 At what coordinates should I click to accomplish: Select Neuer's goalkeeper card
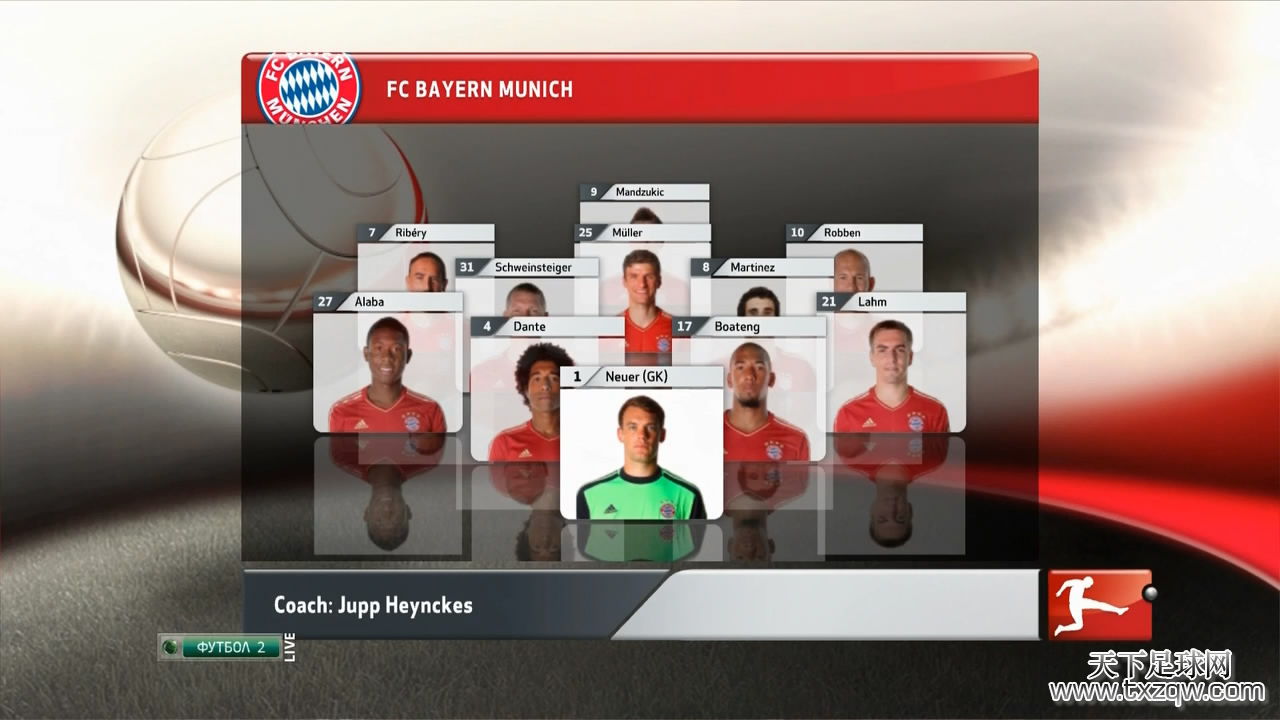click(641, 445)
